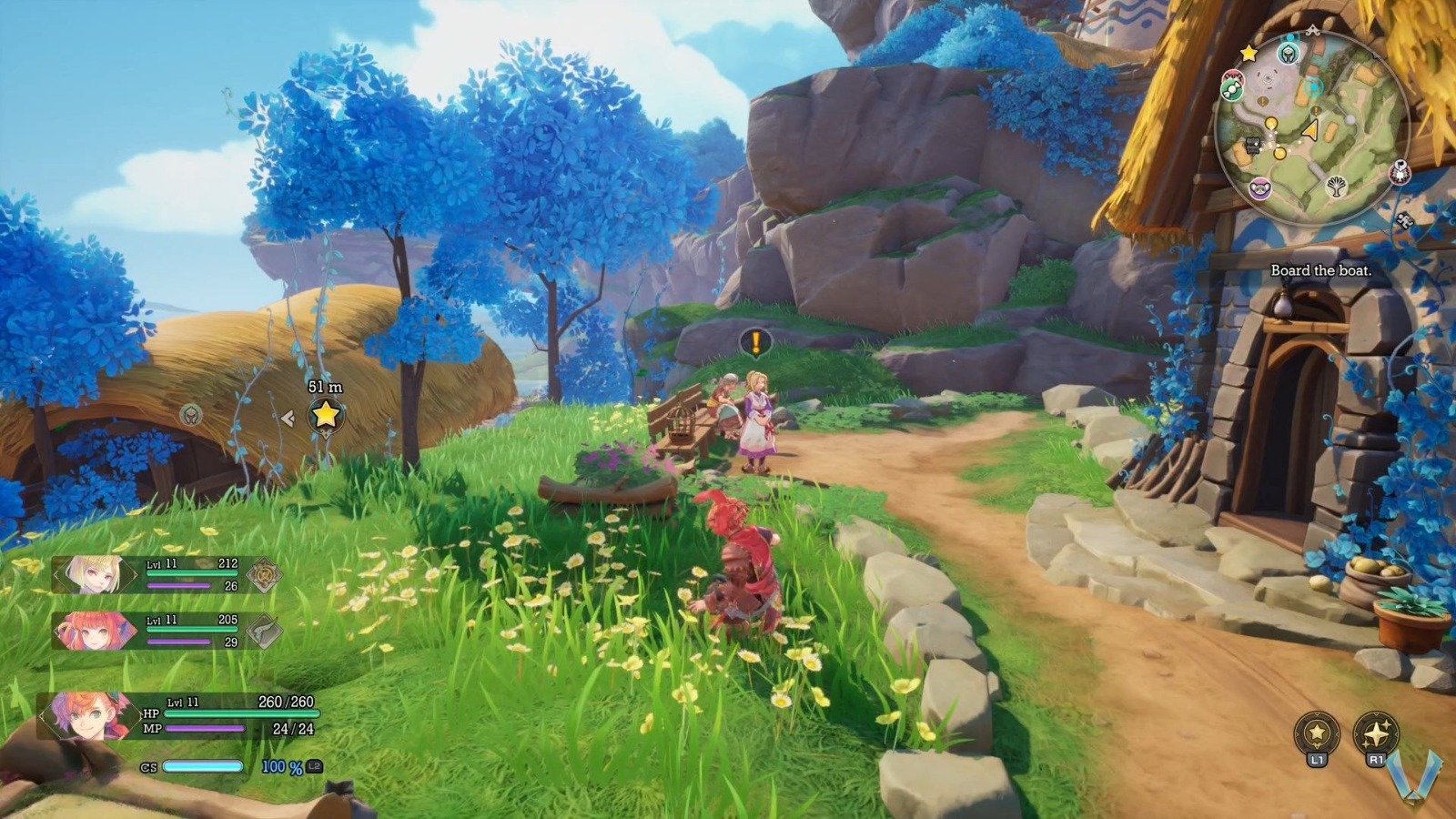1456x819 pixels.
Task: Select the candy shop icon on the minimap
Action: pyautogui.click(x=1233, y=87)
